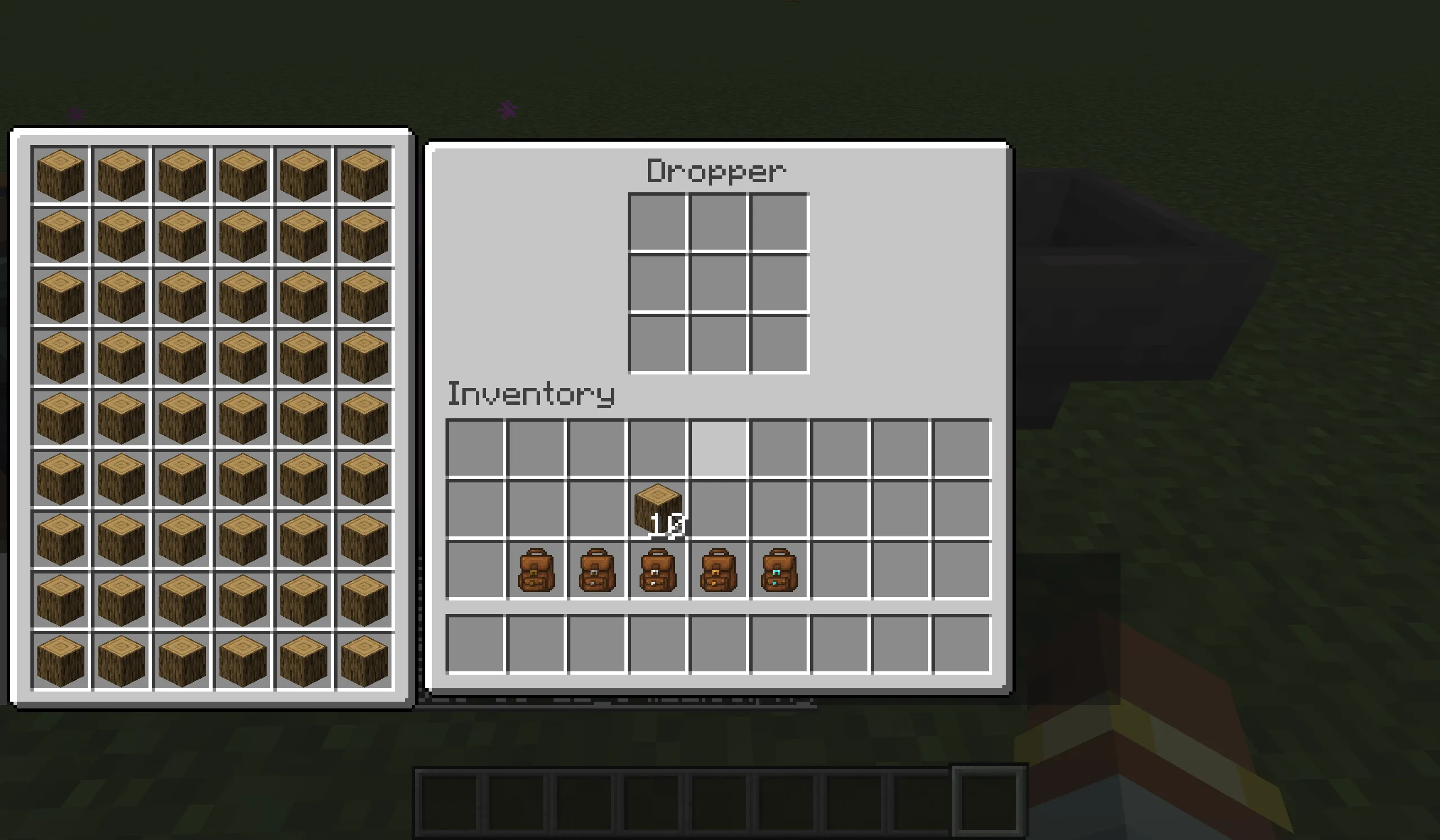This screenshot has height=840, width=1440.
Task: Select the bottom-right oak log in creative panel
Action: click(x=364, y=660)
